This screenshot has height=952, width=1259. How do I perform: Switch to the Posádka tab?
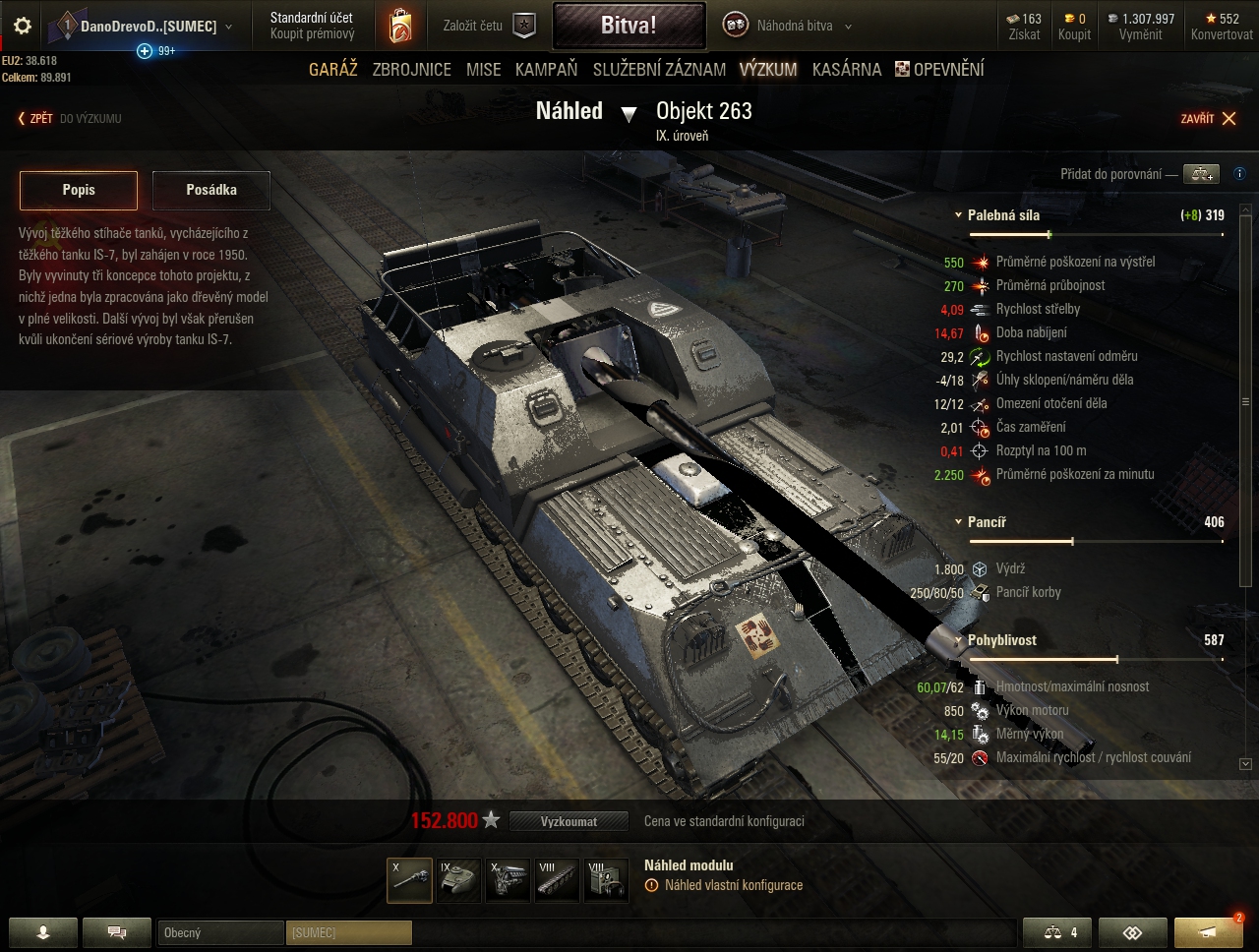coord(210,190)
